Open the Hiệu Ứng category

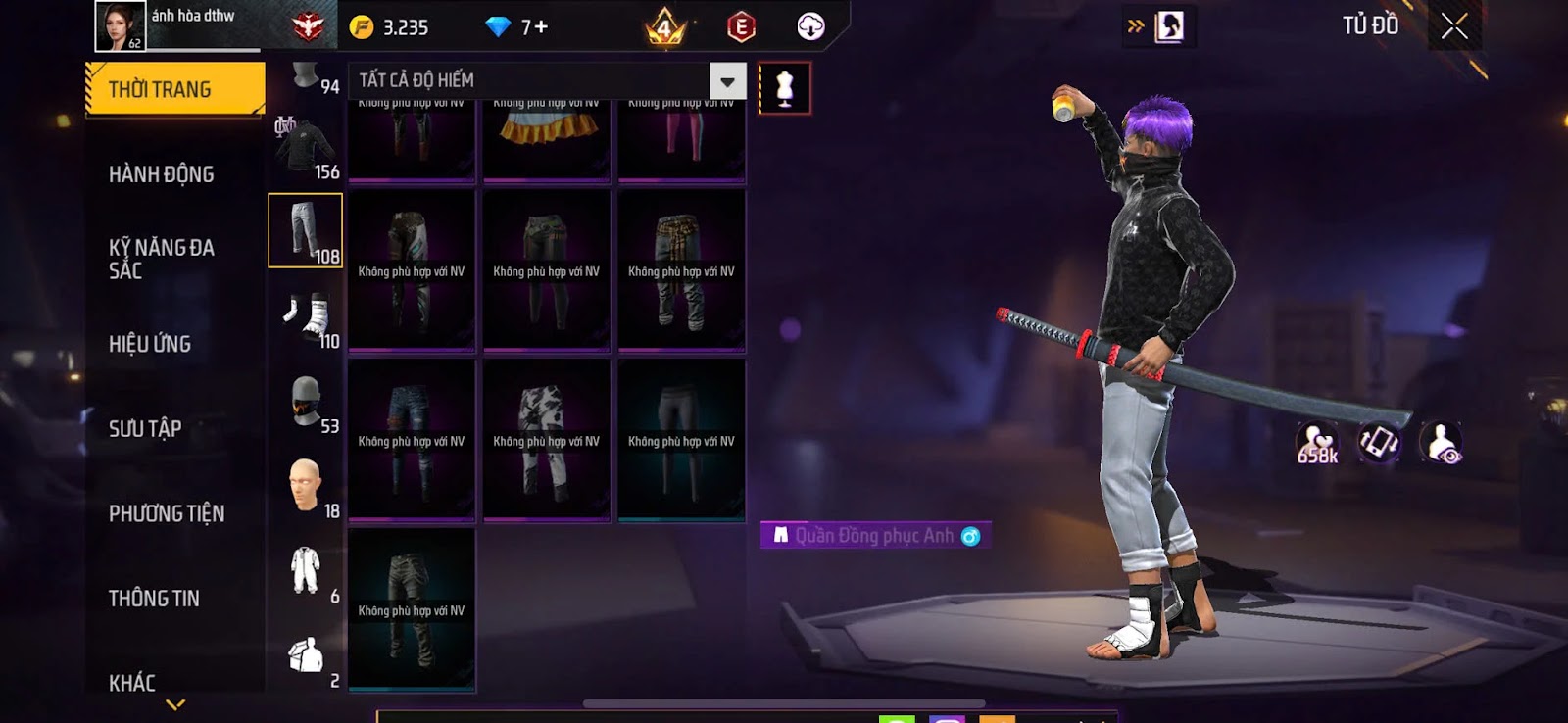[150, 344]
